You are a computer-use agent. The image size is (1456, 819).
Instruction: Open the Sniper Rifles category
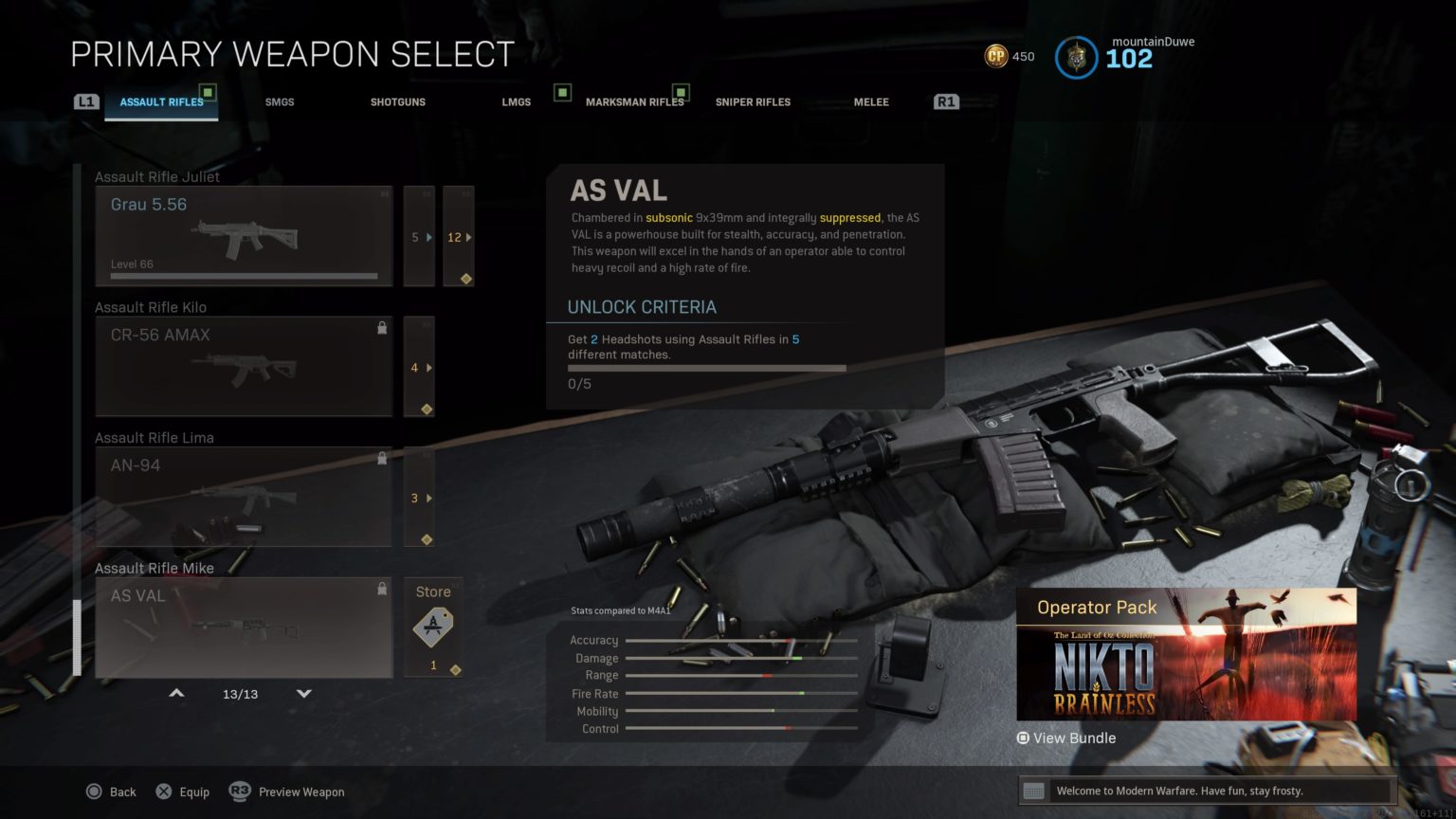point(753,101)
